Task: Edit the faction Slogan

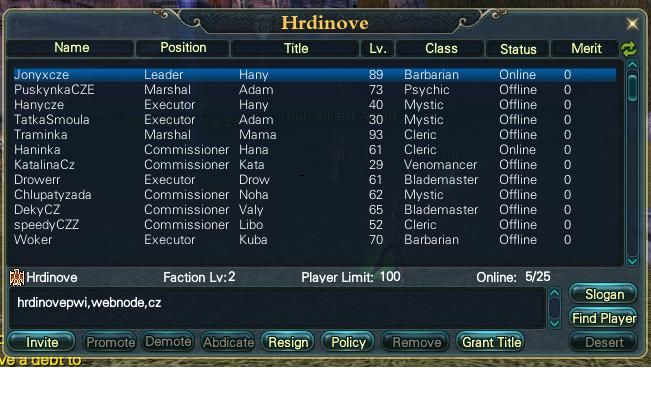Action: 603,295
